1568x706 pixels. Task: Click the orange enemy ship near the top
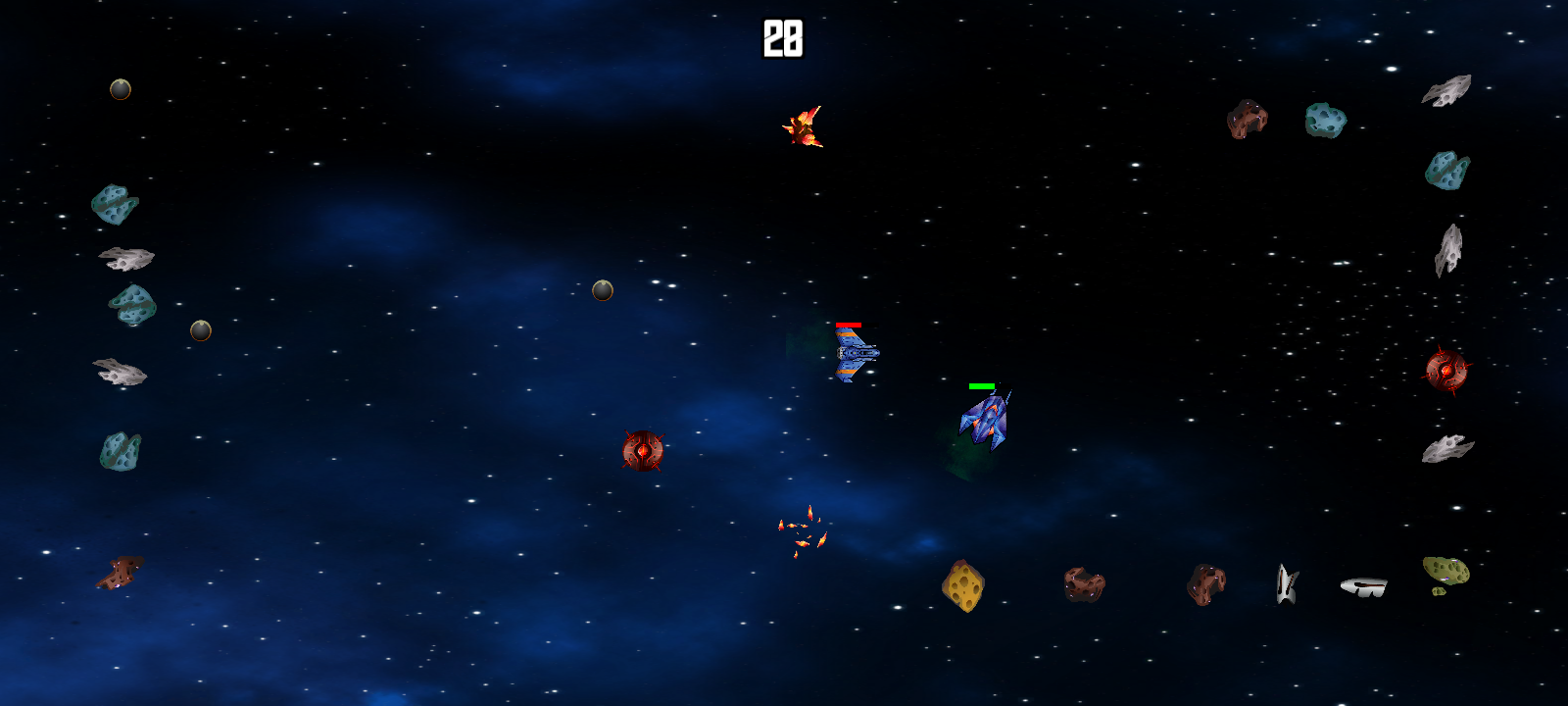coord(804,127)
